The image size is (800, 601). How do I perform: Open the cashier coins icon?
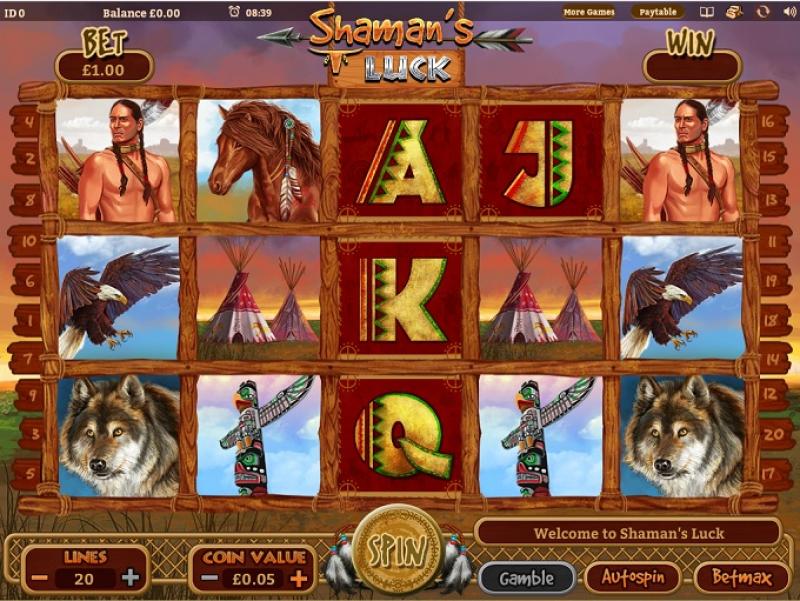(x=733, y=12)
